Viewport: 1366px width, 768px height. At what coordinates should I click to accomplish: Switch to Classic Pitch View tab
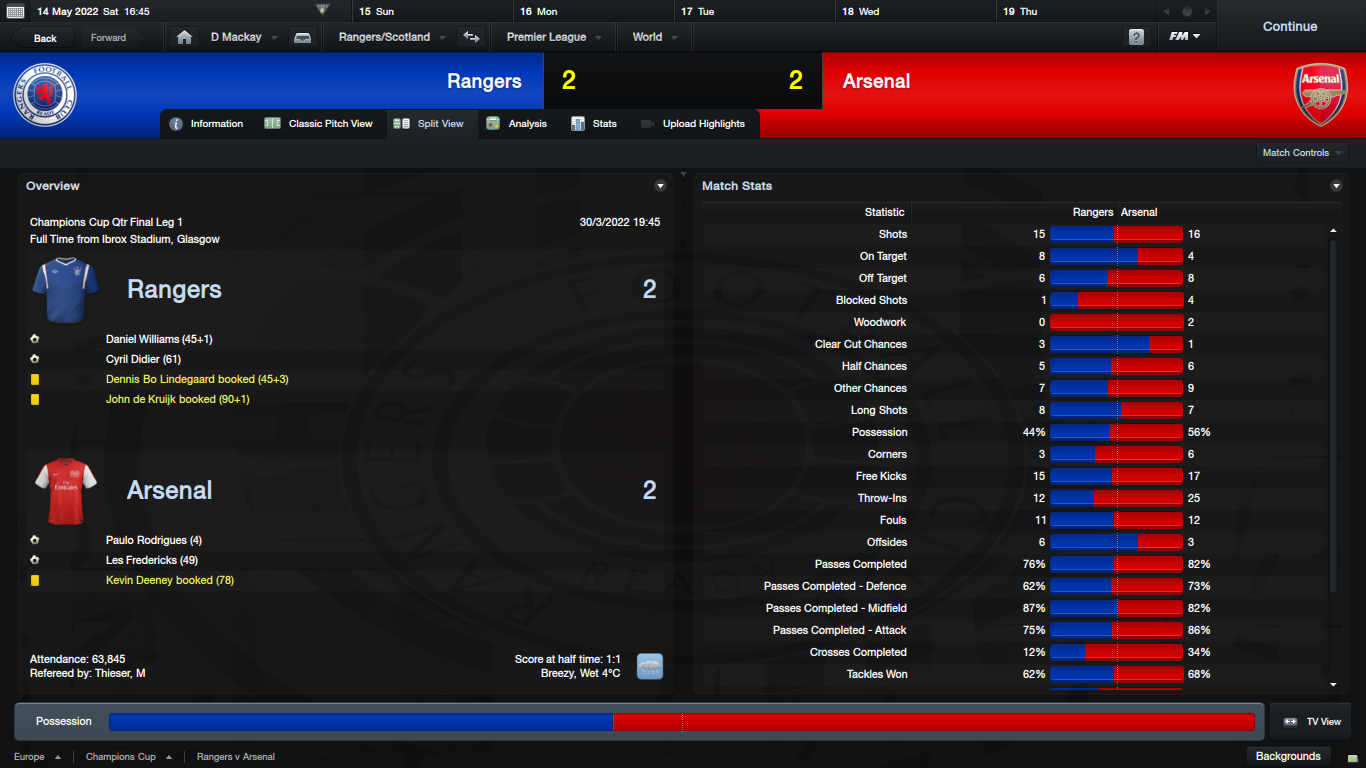click(x=319, y=124)
